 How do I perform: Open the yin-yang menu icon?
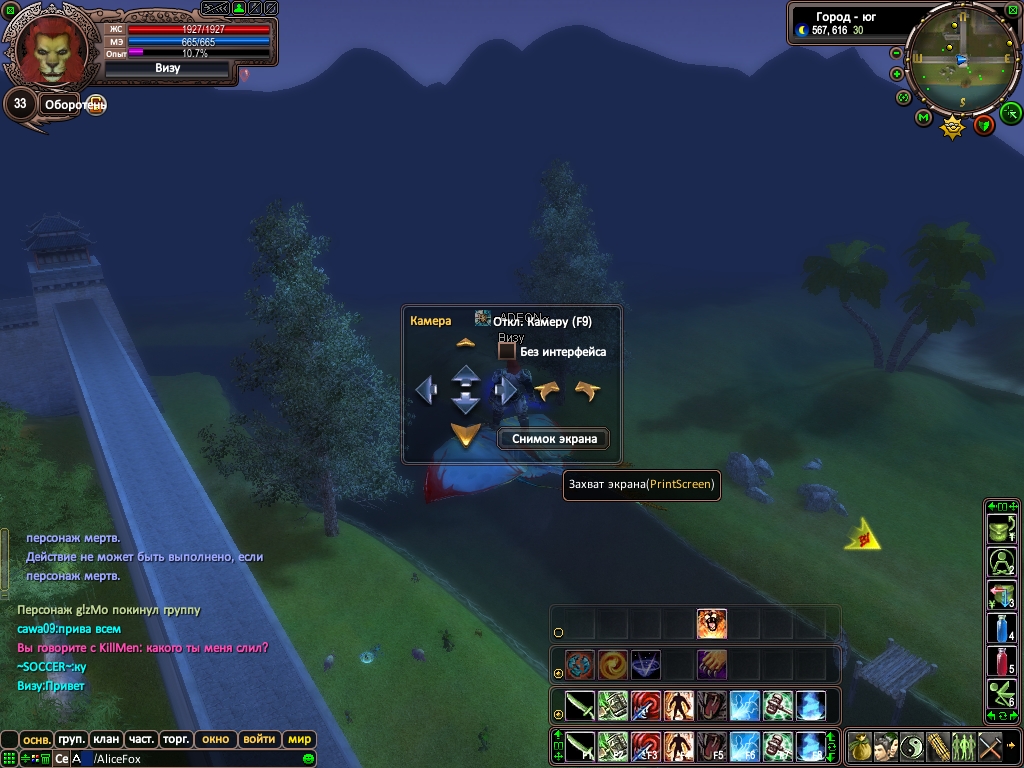click(x=912, y=746)
